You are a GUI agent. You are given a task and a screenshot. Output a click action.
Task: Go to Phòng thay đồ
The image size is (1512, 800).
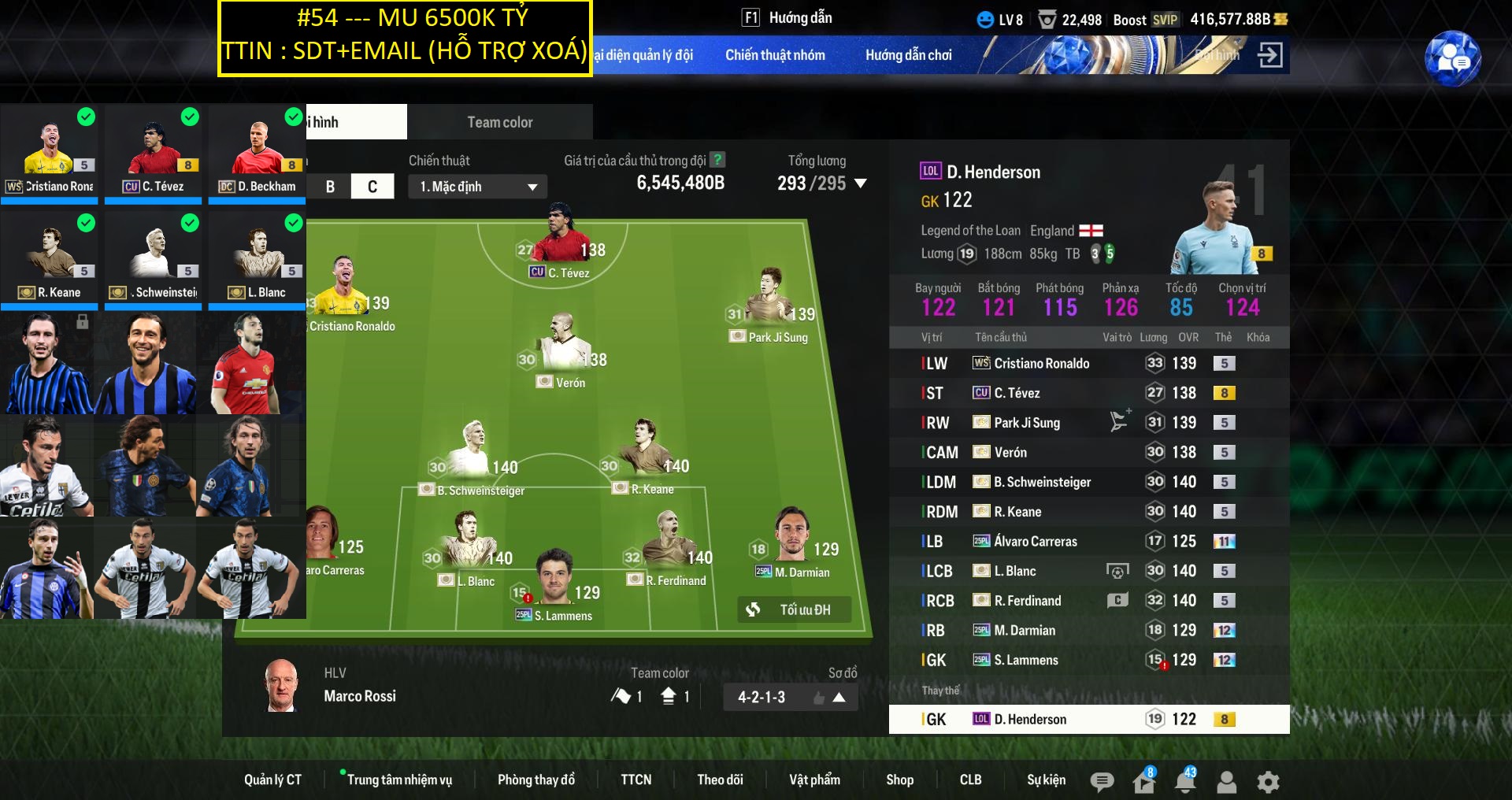coord(535,780)
